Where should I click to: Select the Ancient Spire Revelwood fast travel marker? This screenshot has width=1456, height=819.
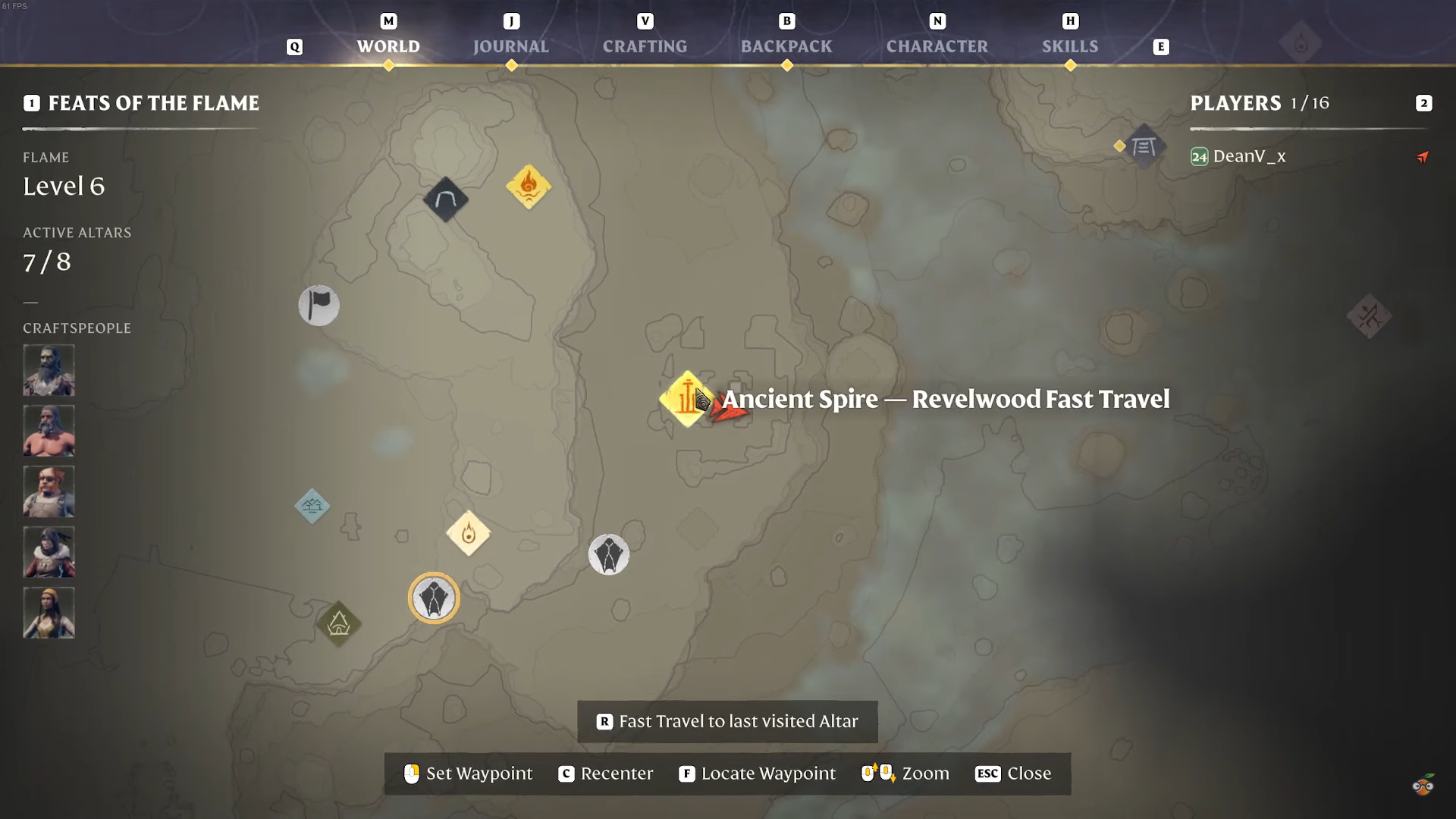pos(686,399)
